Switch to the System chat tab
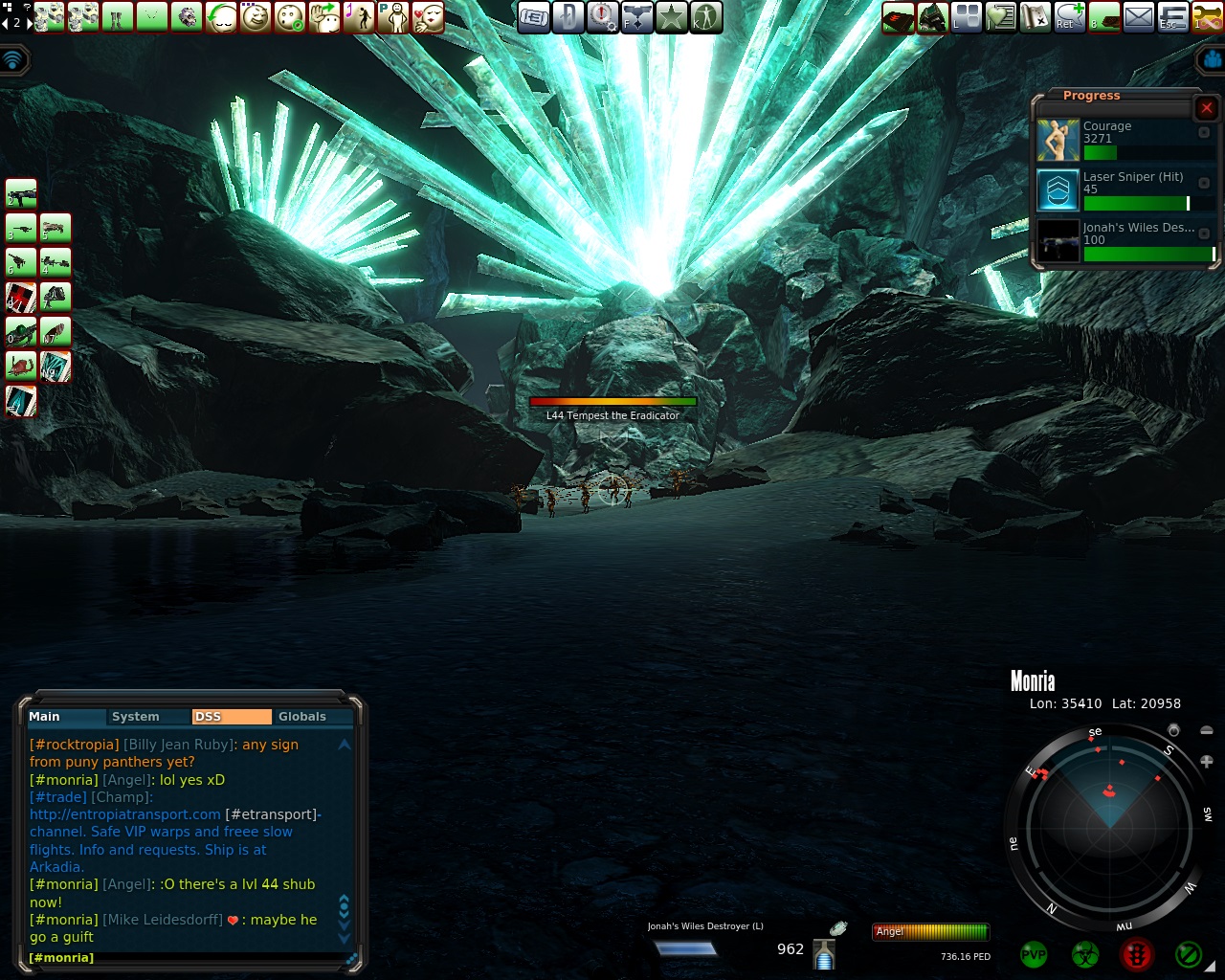This screenshot has height=980, width=1225. click(x=135, y=717)
